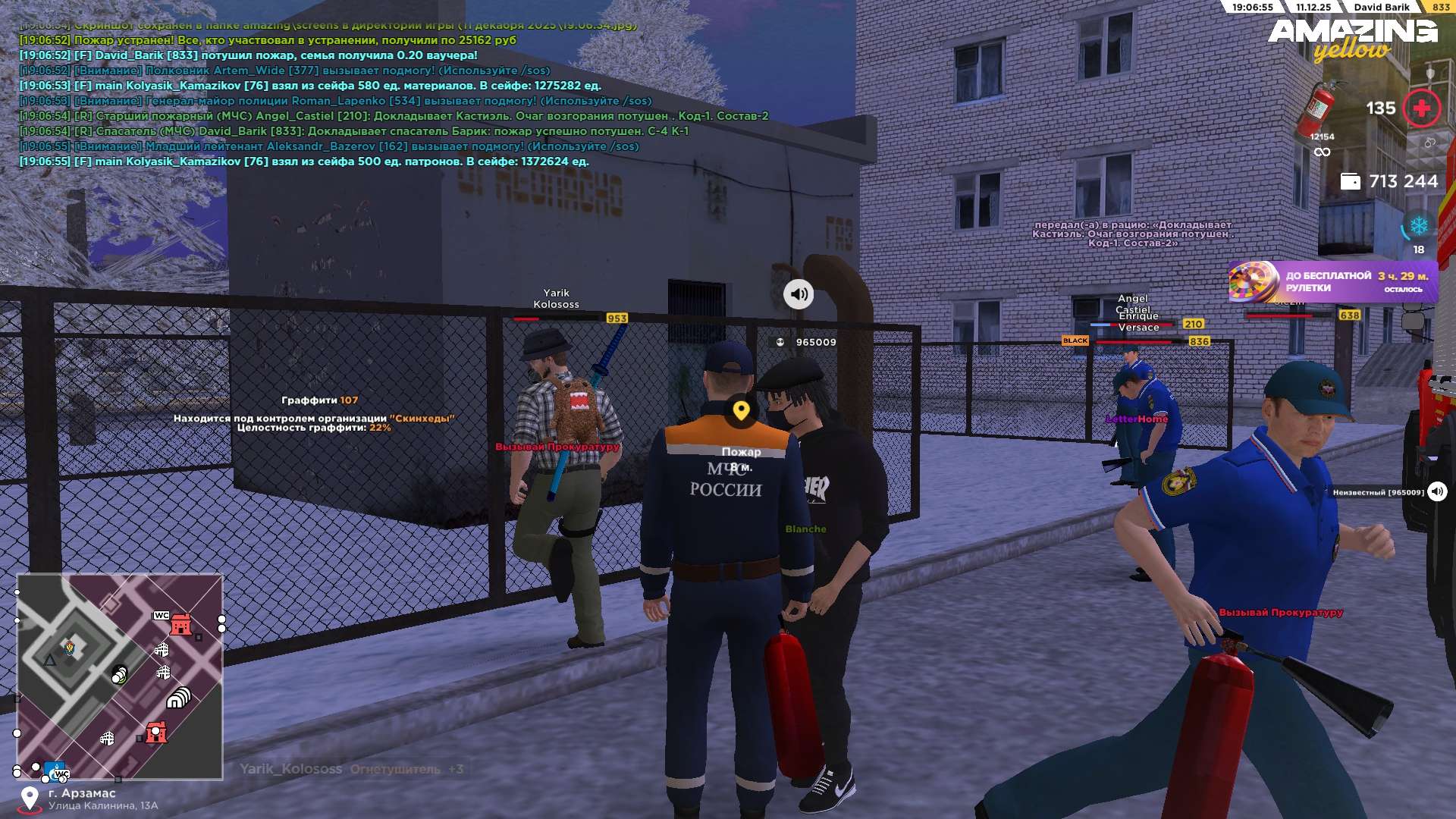Click the location pin beside Арзамас
Viewport: 1456px width, 819px height.
pos(30,799)
